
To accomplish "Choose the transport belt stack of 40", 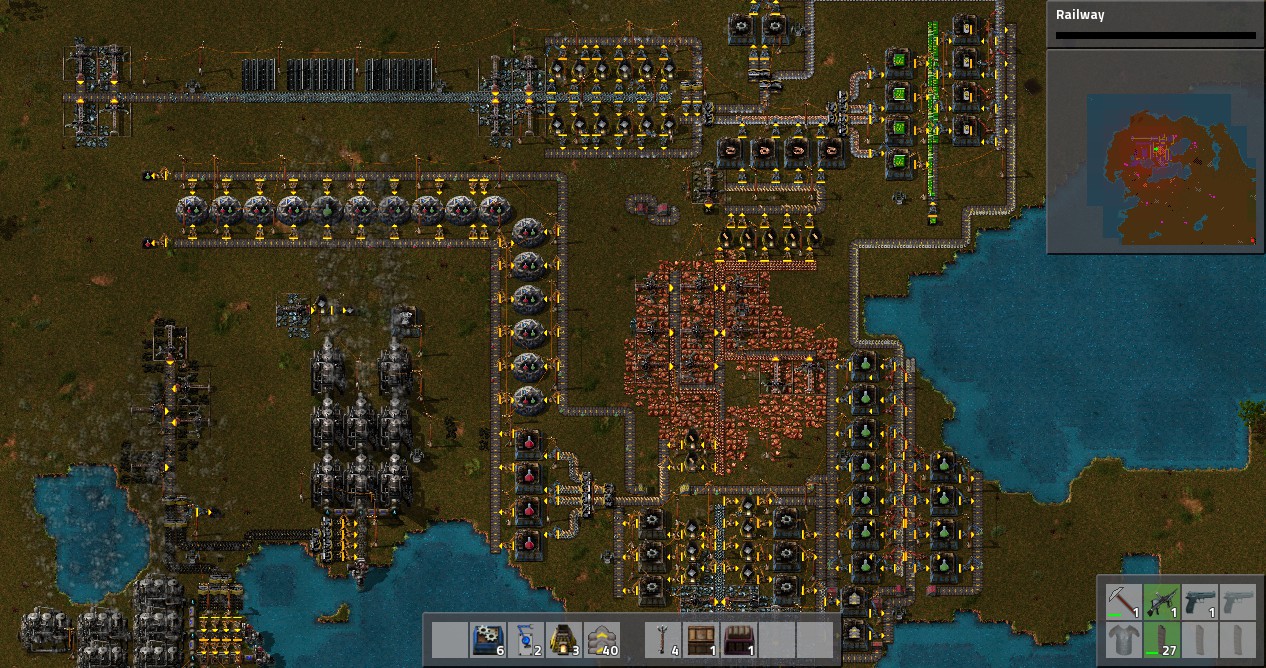I will pos(601,639).
